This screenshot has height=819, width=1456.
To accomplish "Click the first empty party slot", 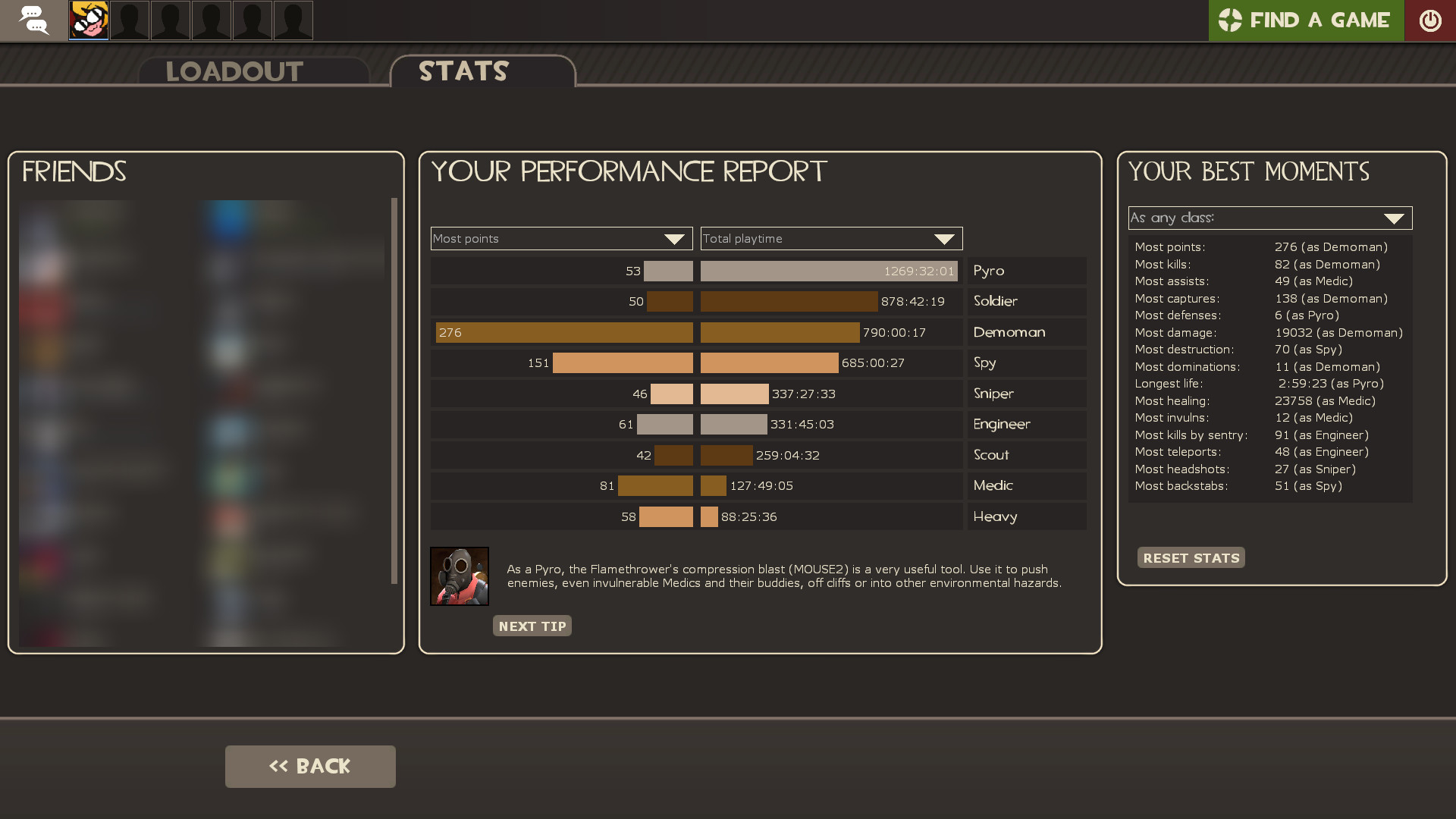I will tap(129, 20).
